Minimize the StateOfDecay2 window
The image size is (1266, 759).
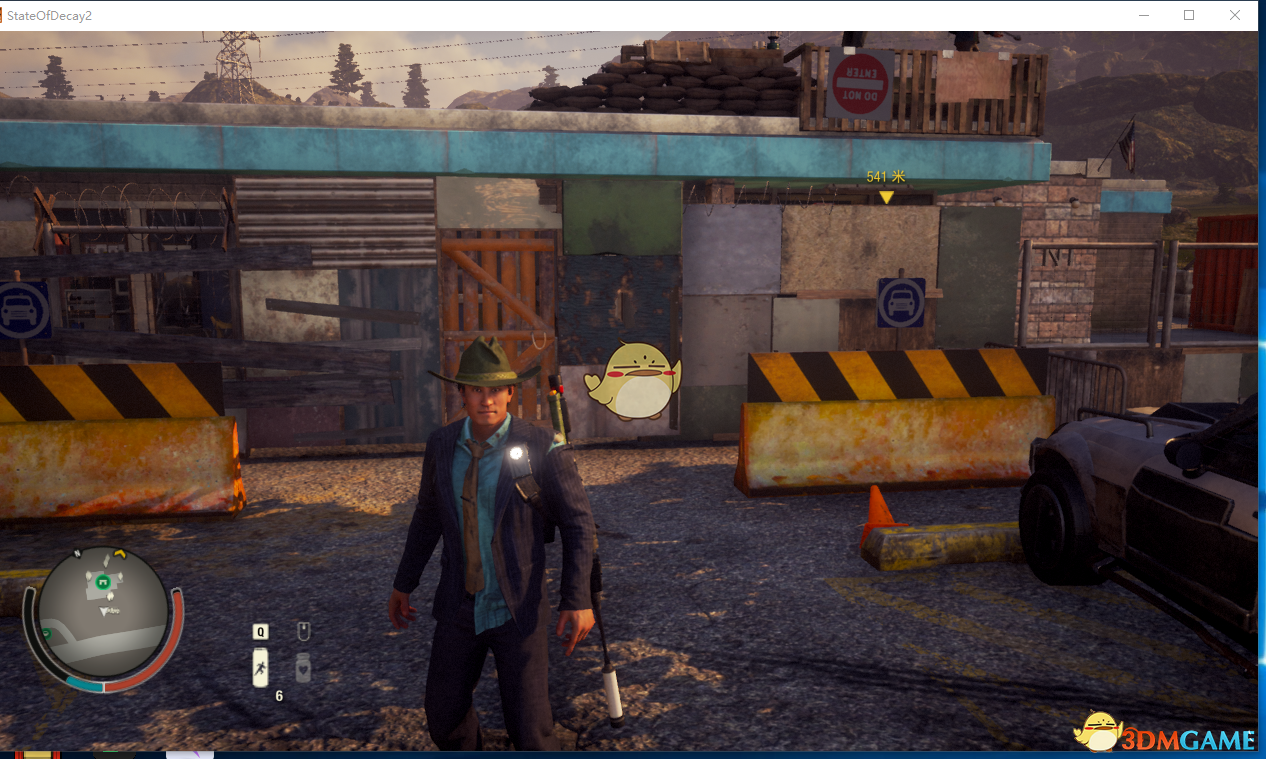coord(1144,15)
